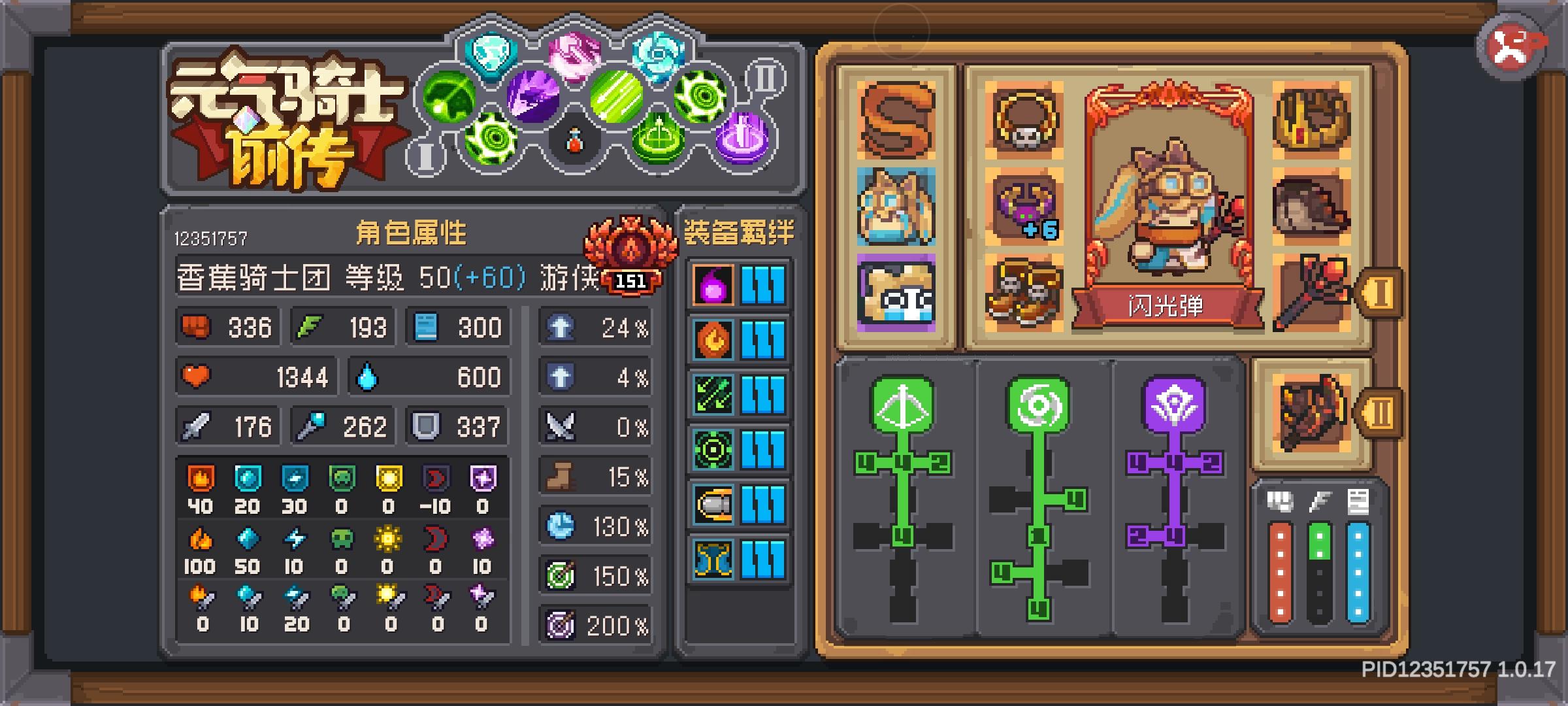Select the green crossbow talent tree icon
Image resolution: width=1568 pixels, height=706 pixels.
tap(902, 405)
